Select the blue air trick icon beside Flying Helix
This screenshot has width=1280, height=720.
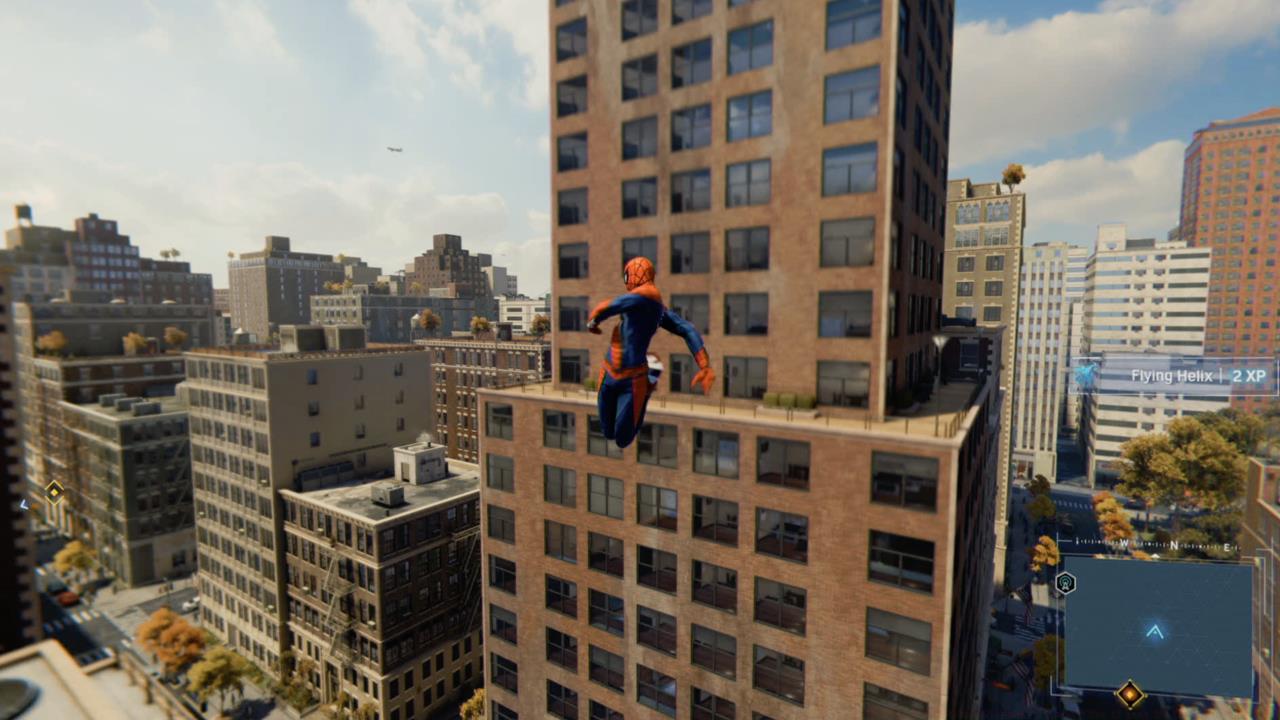(x=1088, y=374)
